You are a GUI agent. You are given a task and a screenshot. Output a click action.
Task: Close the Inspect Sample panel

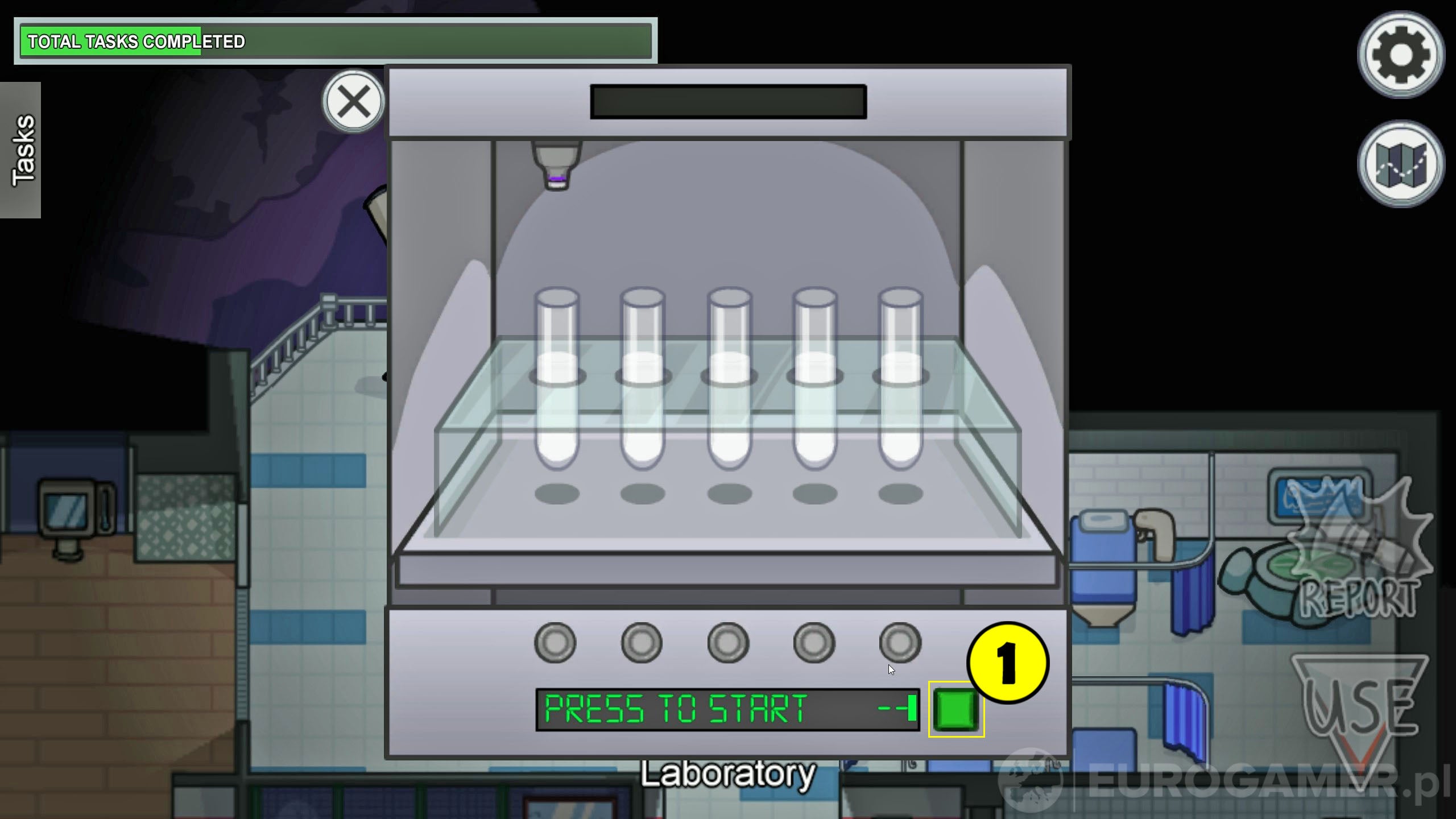click(353, 102)
